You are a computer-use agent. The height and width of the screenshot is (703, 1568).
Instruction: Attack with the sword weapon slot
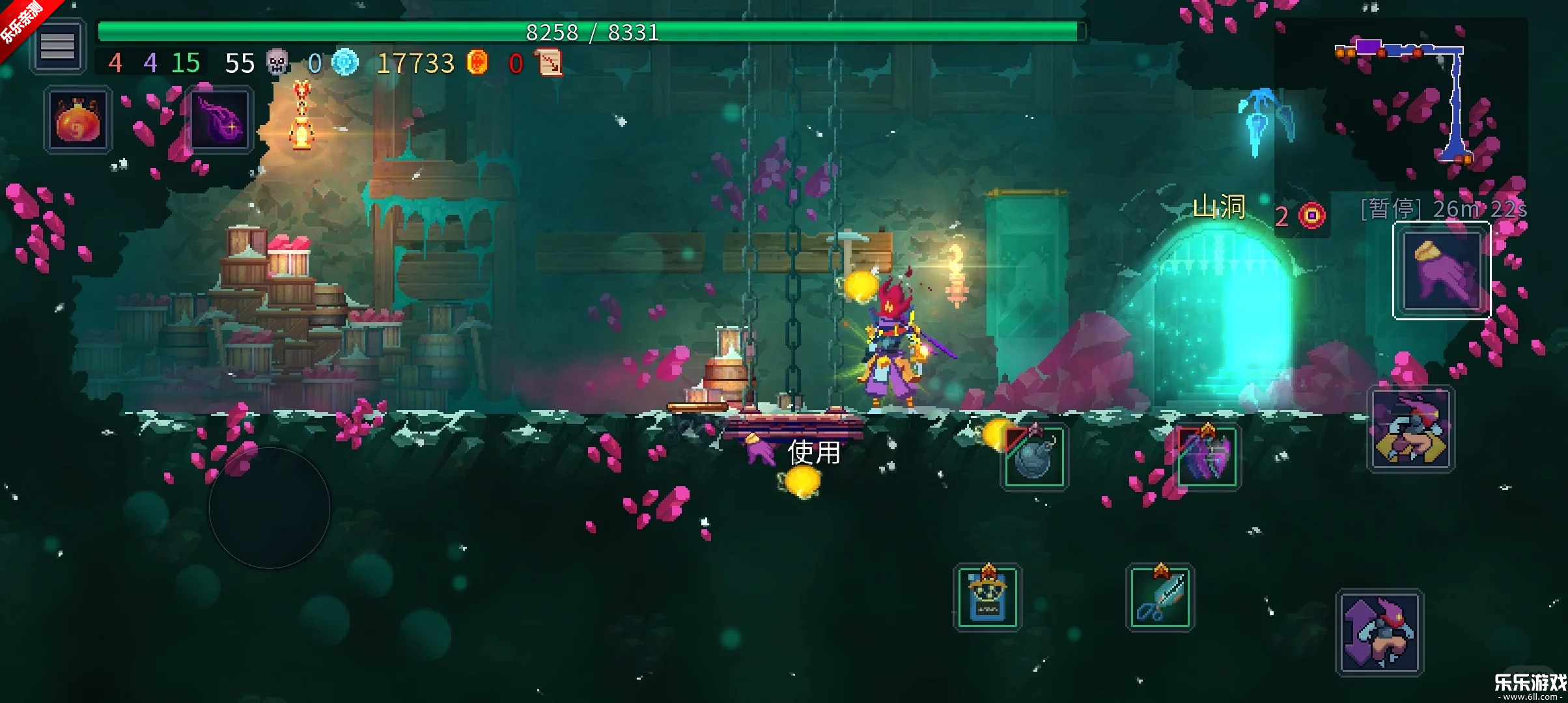click(1160, 598)
